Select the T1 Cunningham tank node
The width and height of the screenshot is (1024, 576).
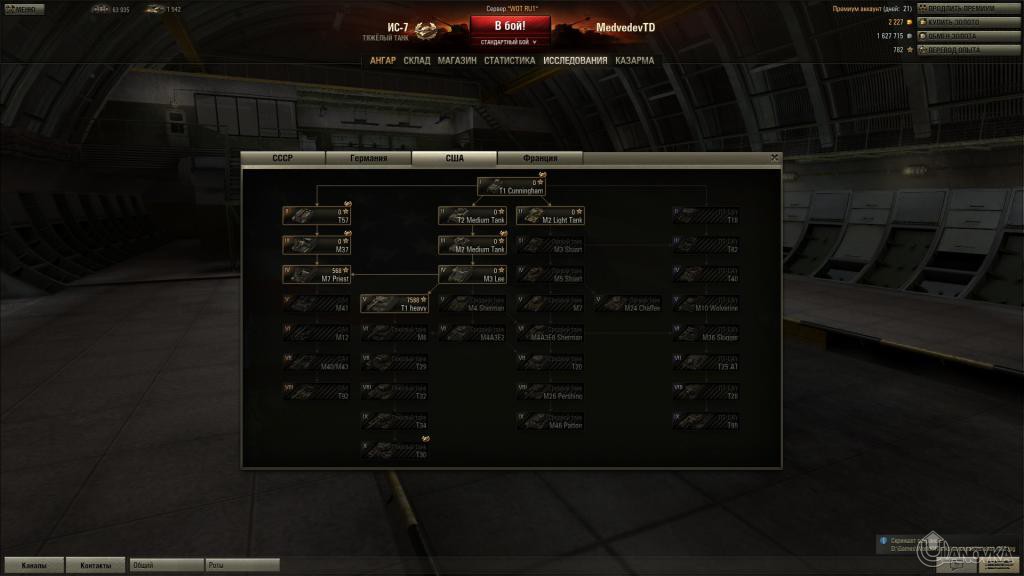511,186
